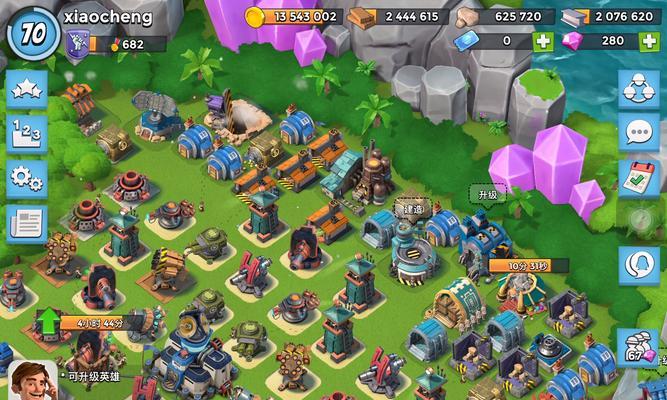Add more blue tokens with plus button
Screen dimensions: 667x400
point(543,41)
